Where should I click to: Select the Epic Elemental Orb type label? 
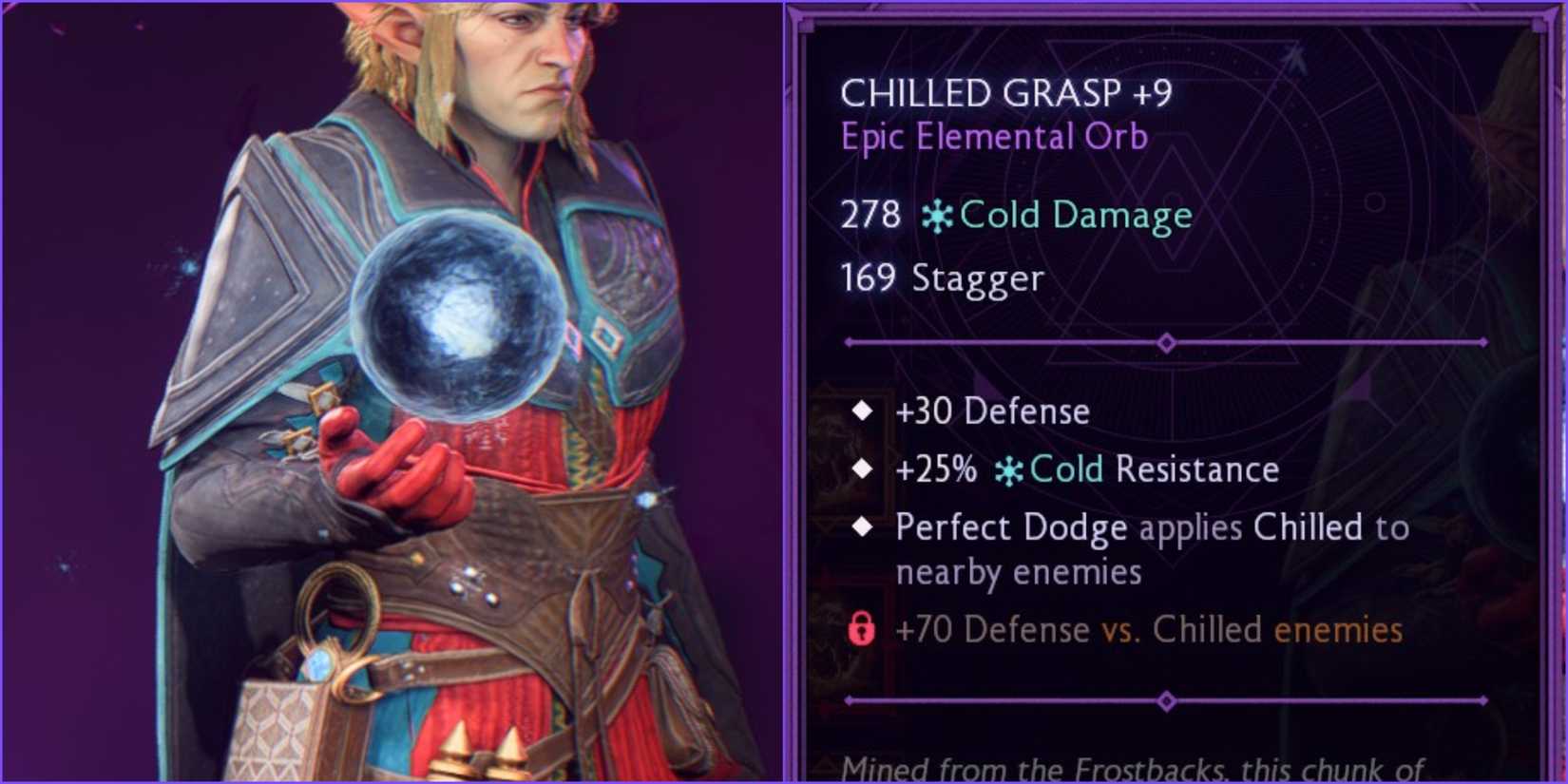(x=994, y=136)
